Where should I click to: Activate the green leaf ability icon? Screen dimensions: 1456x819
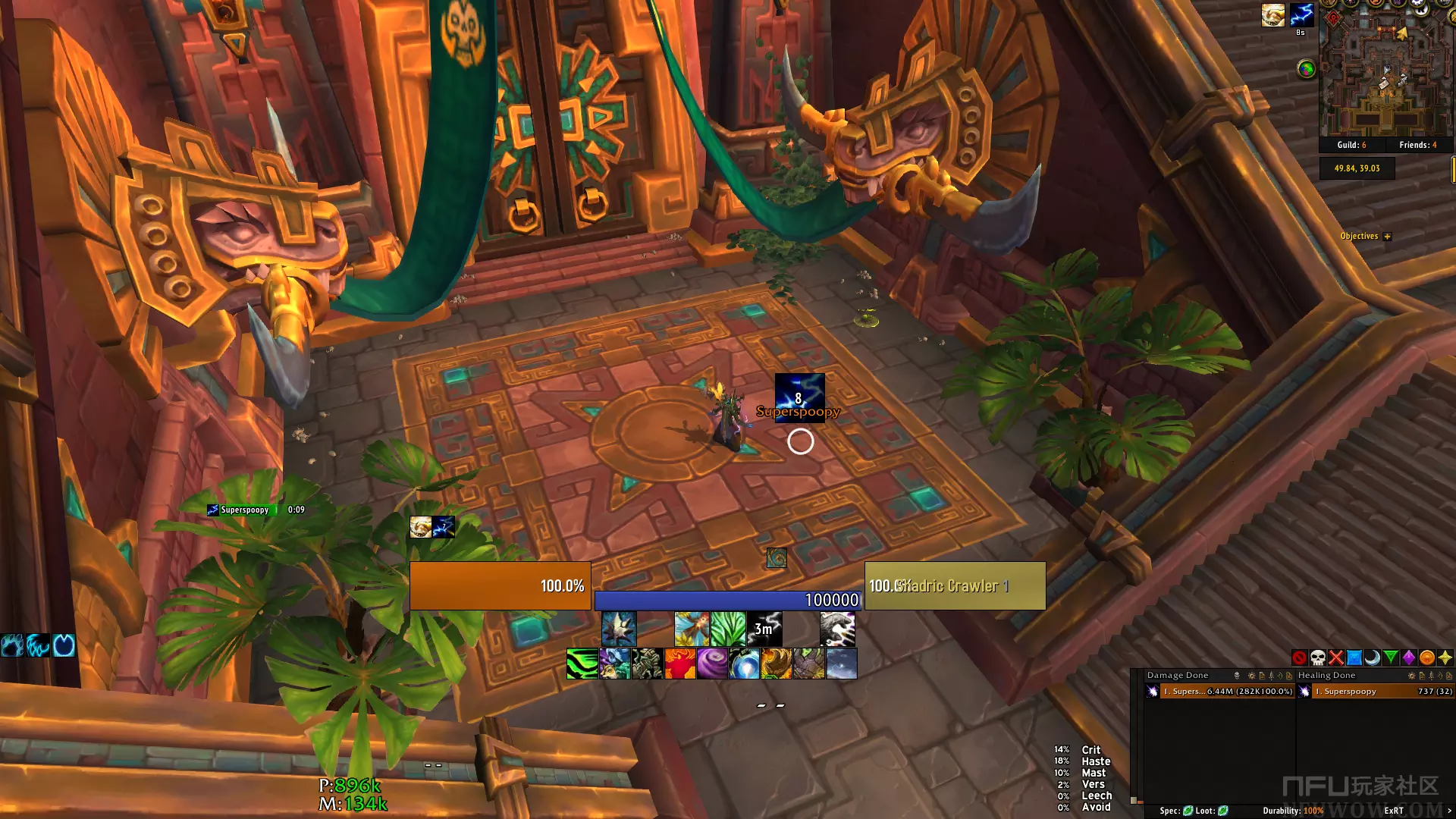click(x=728, y=629)
